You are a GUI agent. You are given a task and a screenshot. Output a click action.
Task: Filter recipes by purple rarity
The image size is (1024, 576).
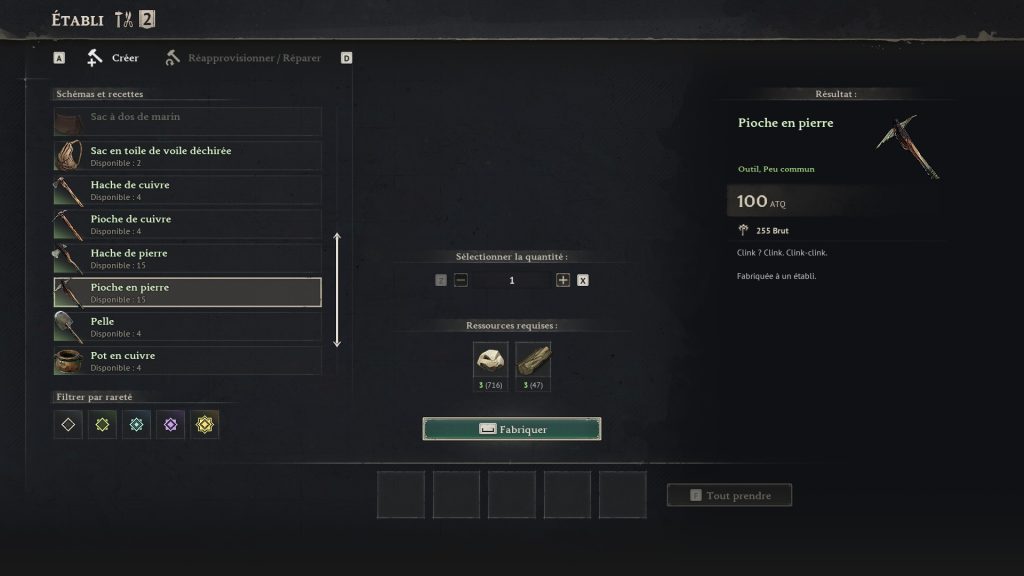[x=170, y=425]
